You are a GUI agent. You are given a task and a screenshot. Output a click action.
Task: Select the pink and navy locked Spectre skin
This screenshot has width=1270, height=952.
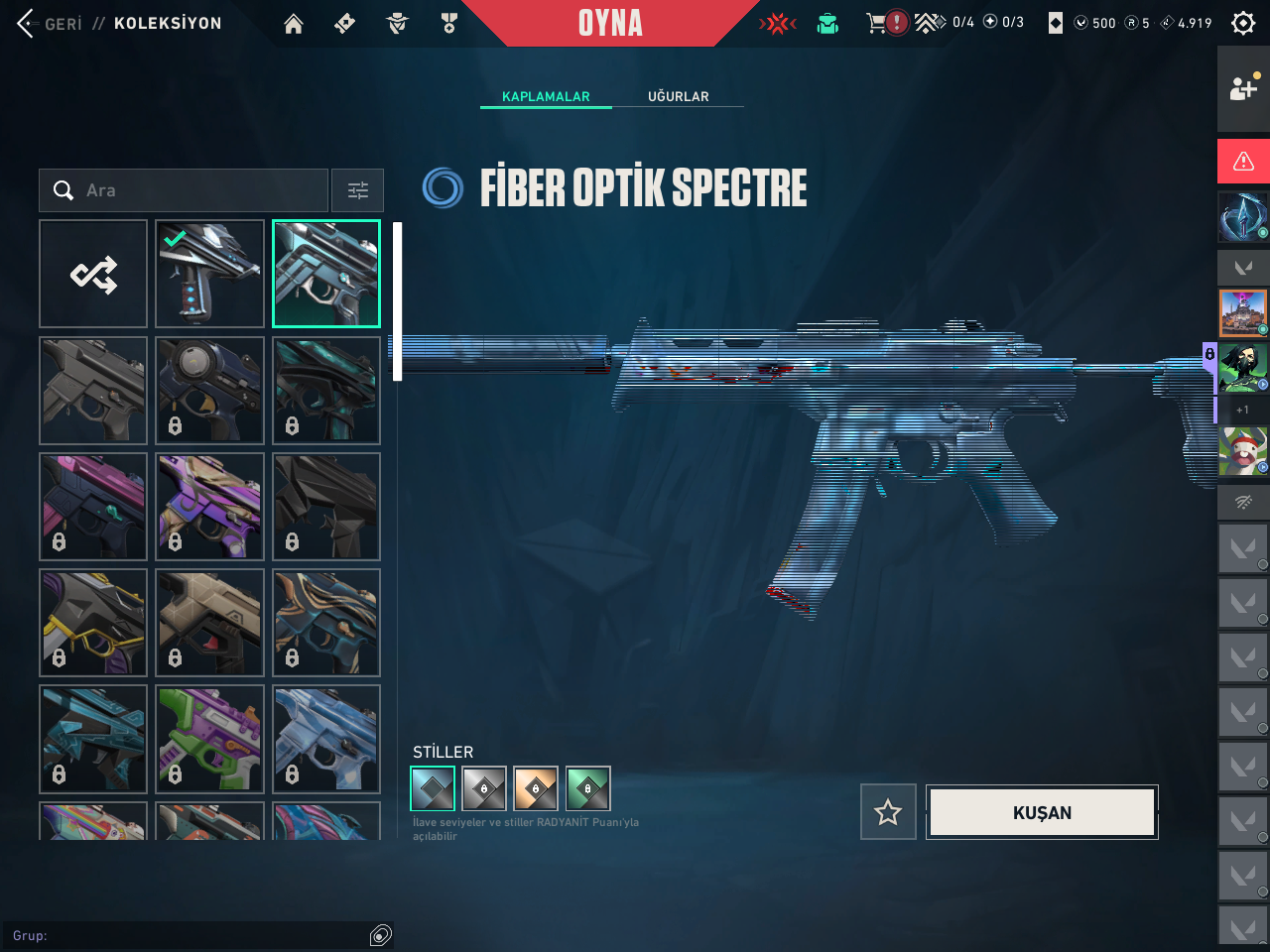coord(93,507)
